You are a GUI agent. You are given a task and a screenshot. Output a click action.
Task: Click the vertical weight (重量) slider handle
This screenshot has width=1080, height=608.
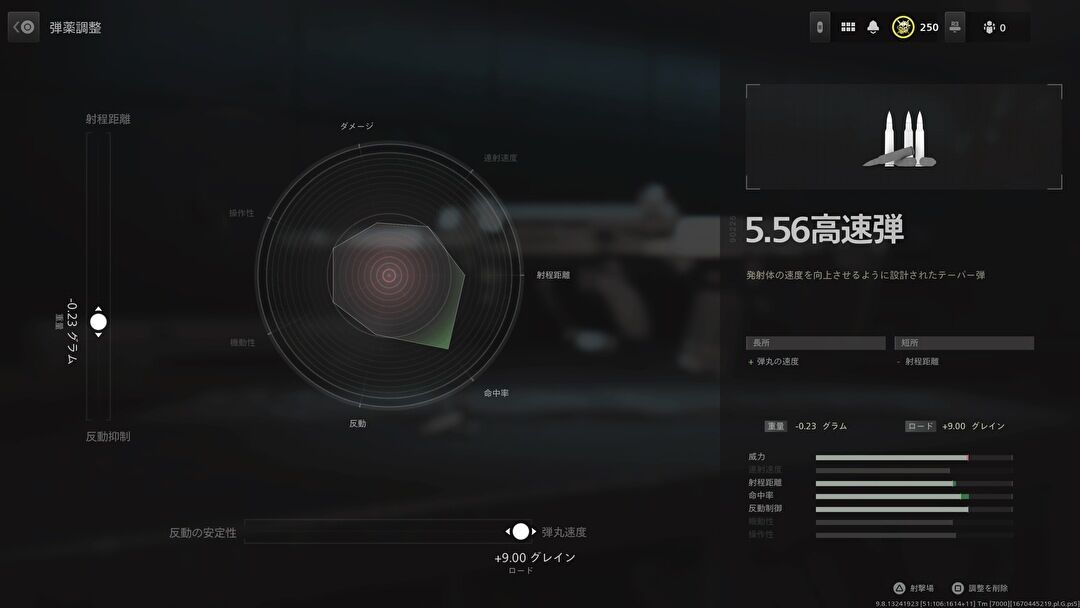pos(98,322)
